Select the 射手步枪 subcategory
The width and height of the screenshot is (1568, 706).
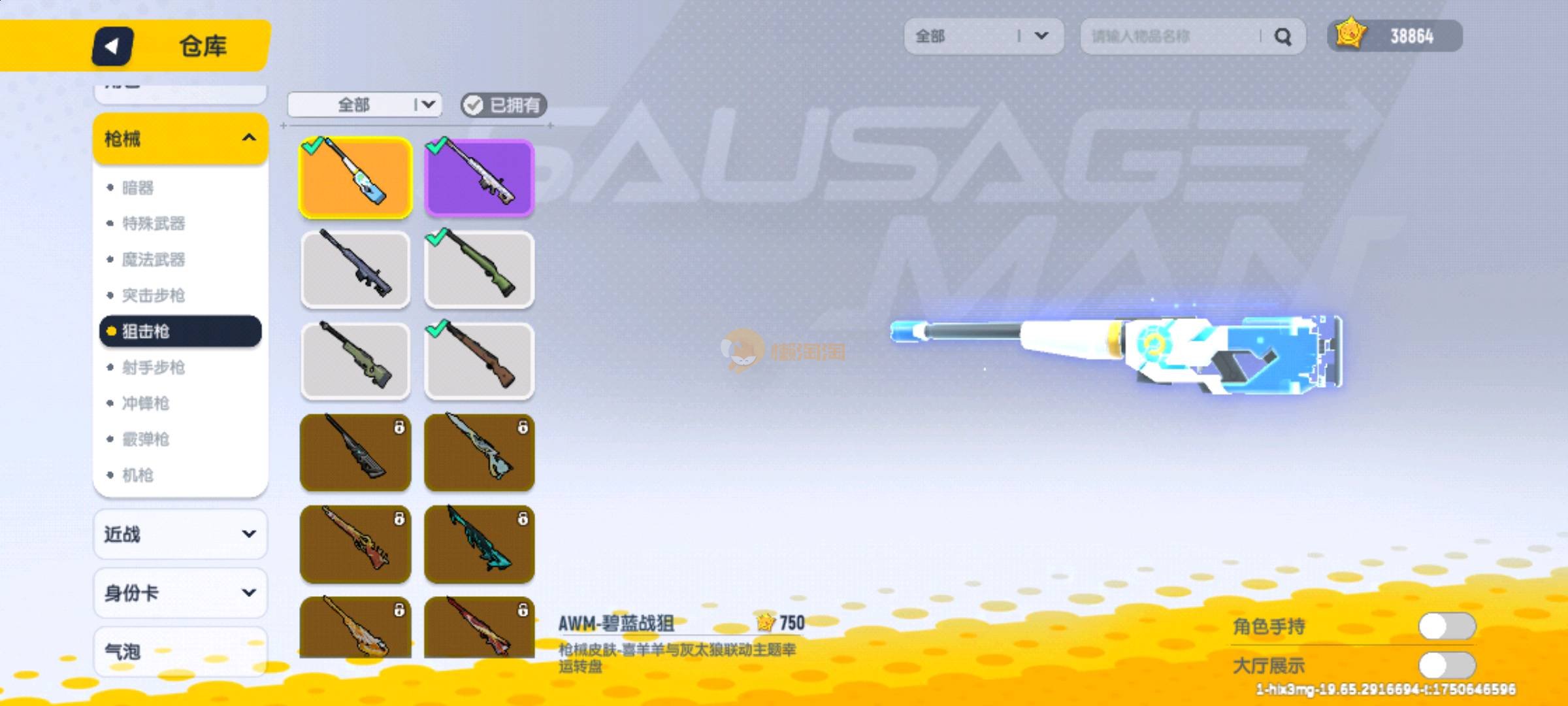154,367
